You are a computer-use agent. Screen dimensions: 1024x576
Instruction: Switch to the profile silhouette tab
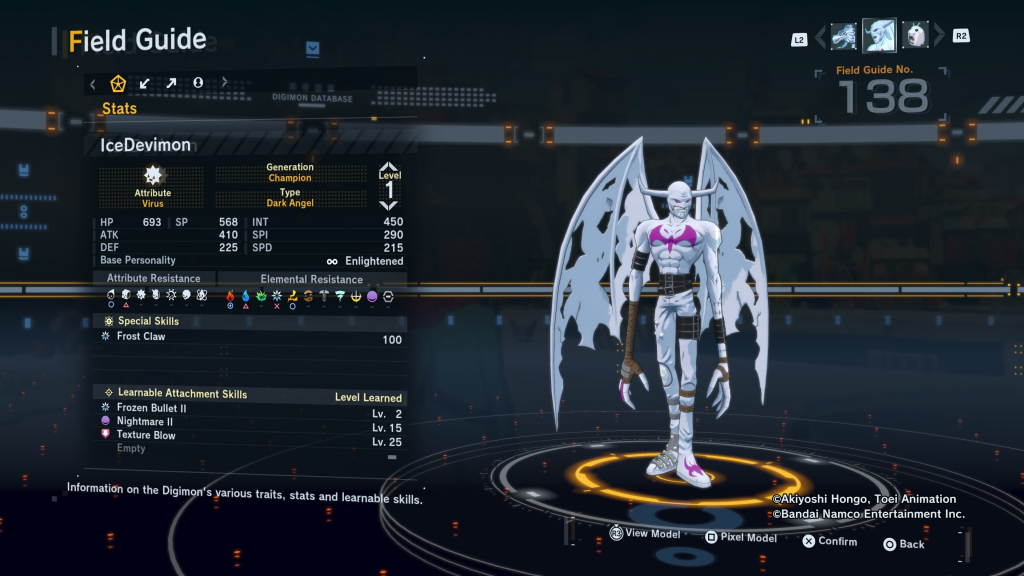(x=198, y=83)
